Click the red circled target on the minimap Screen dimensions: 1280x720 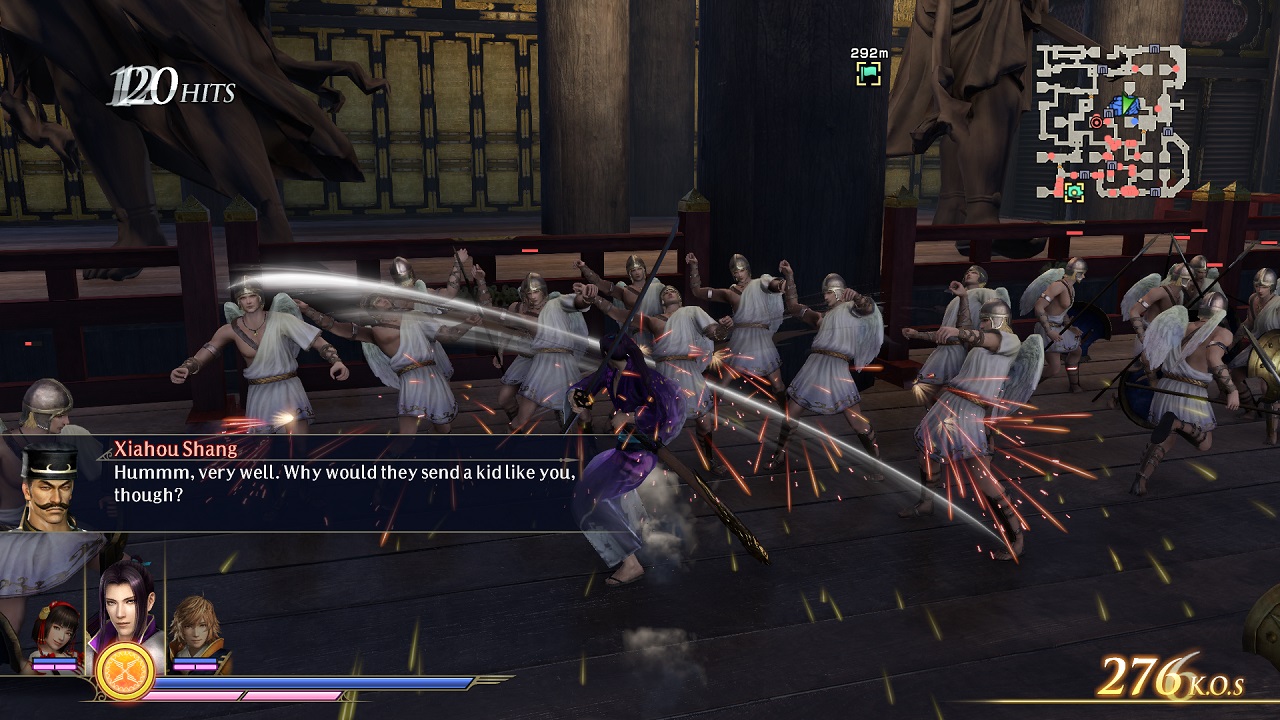1096,123
